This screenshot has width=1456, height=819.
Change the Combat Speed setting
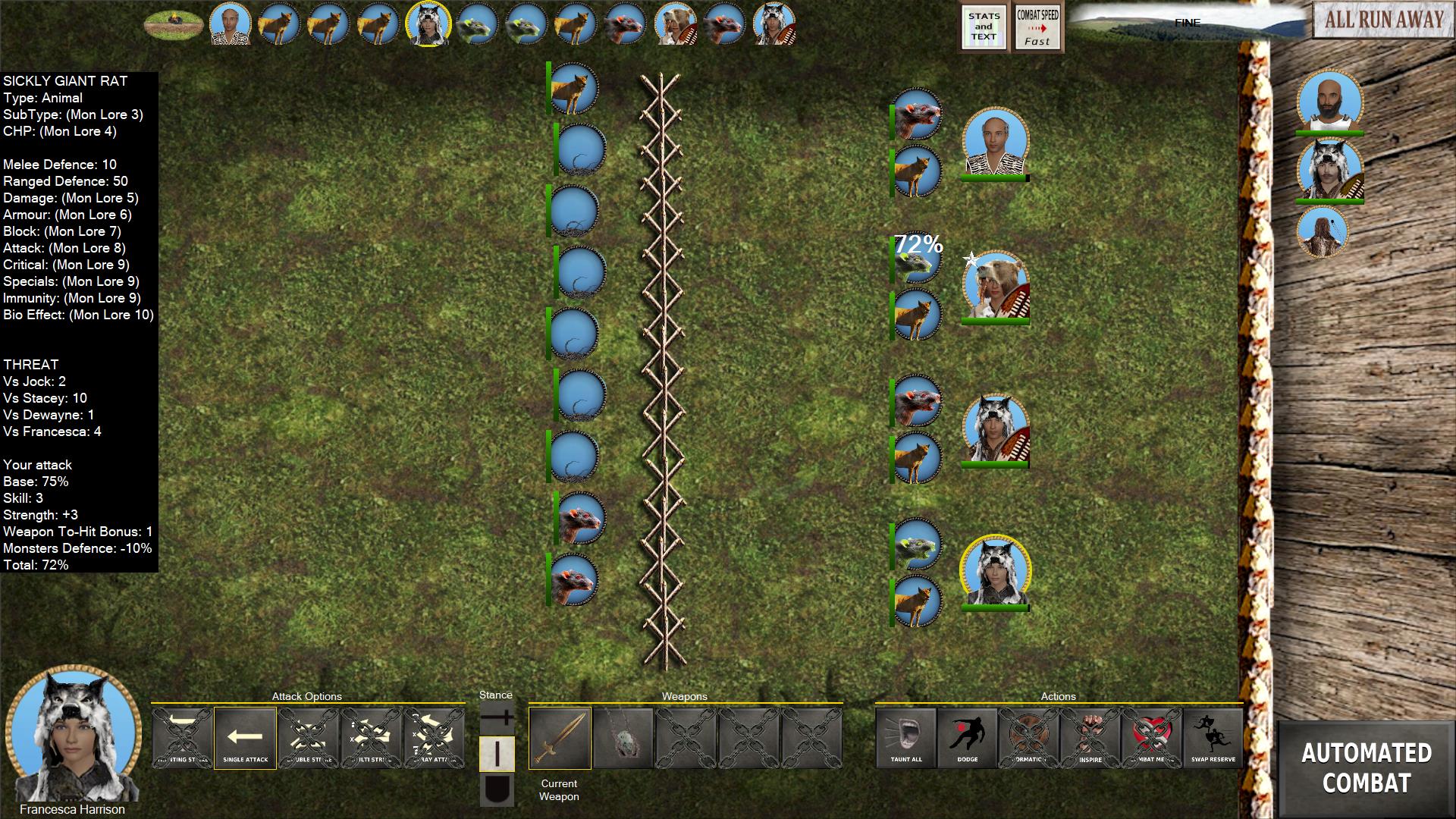[1037, 28]
